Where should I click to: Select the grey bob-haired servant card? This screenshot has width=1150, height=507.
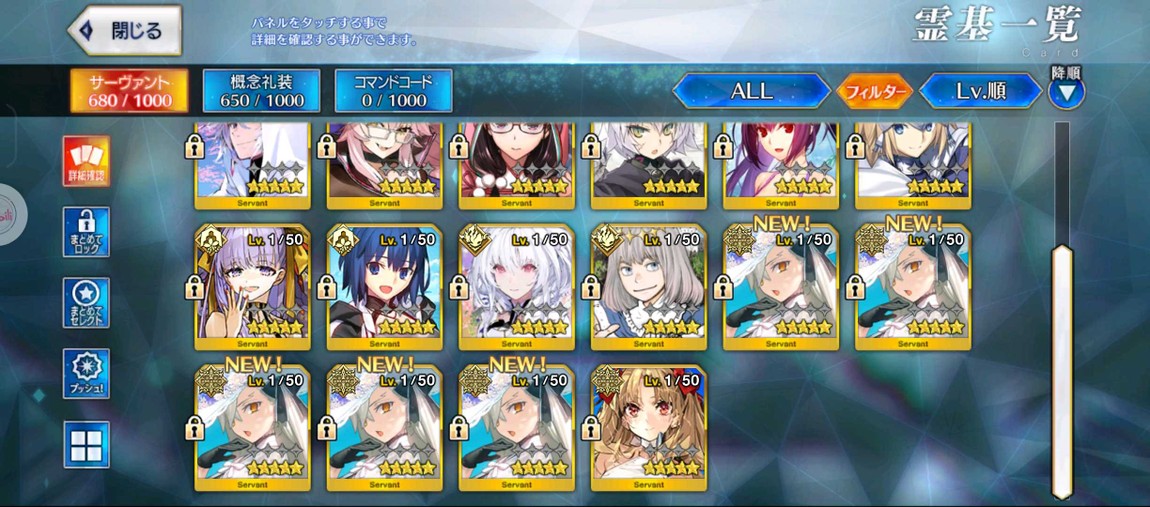pos(648,287)
